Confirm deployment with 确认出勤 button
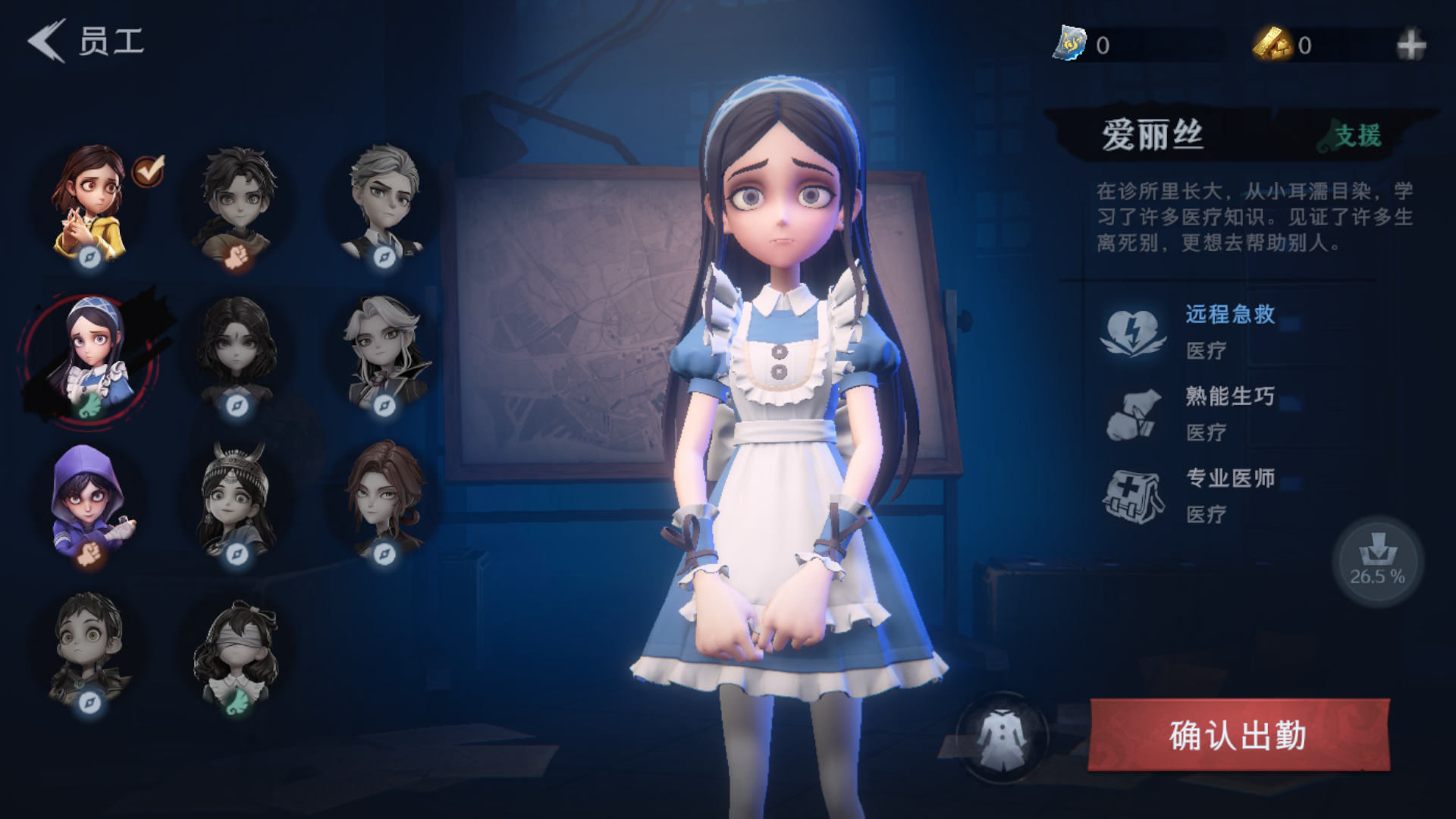 point(1238,735)
